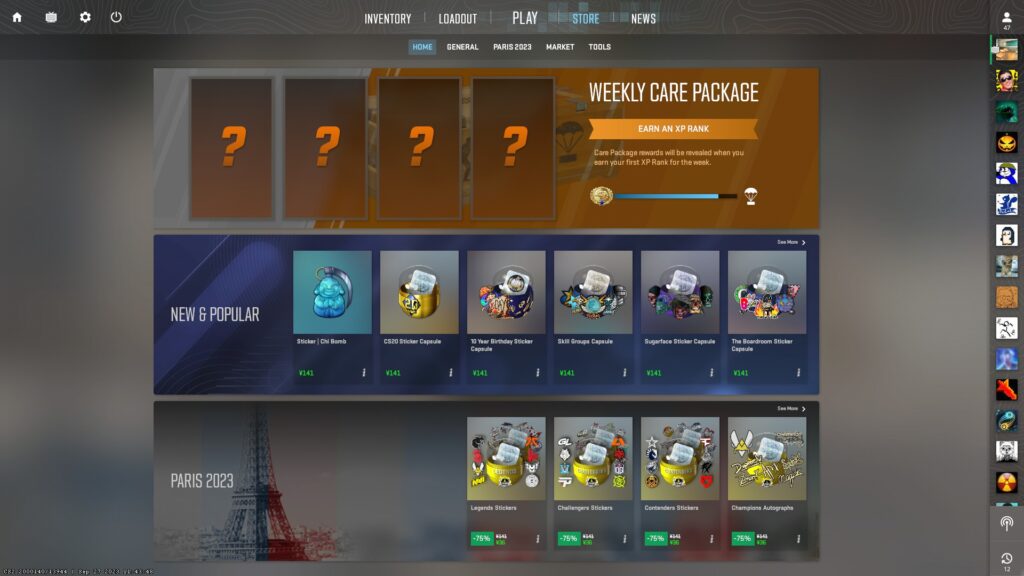
Task: Go to the home dashboard icon
Action: (x=17, y=17)
